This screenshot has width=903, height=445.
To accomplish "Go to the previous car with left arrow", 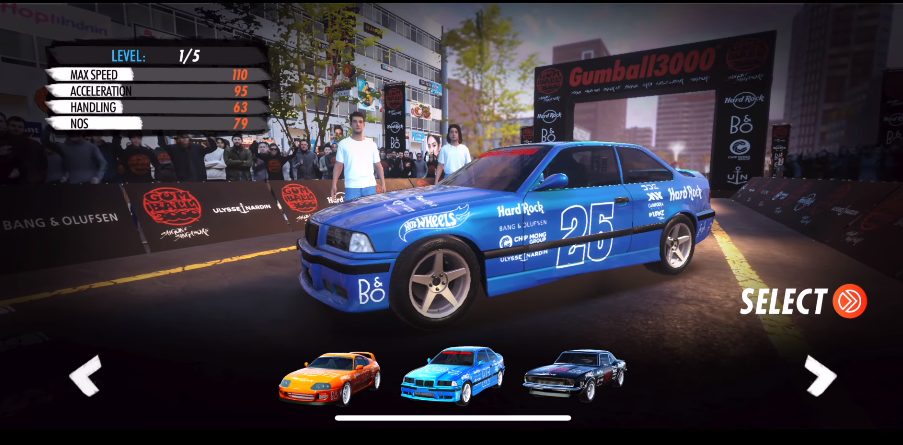I will 85,376.
